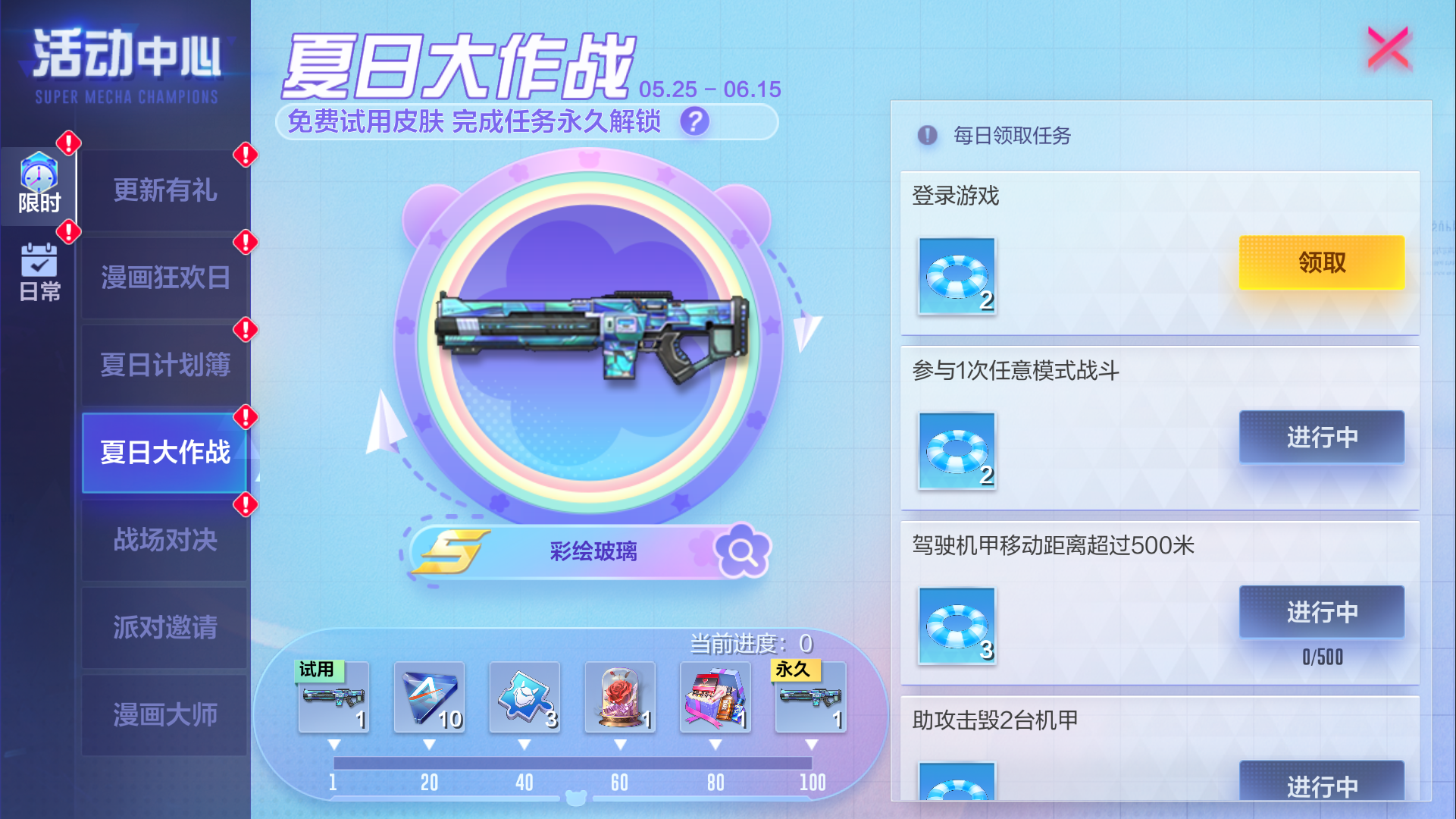Open the magnifier preview next to 彩绘玻璃

coord(744,551)
